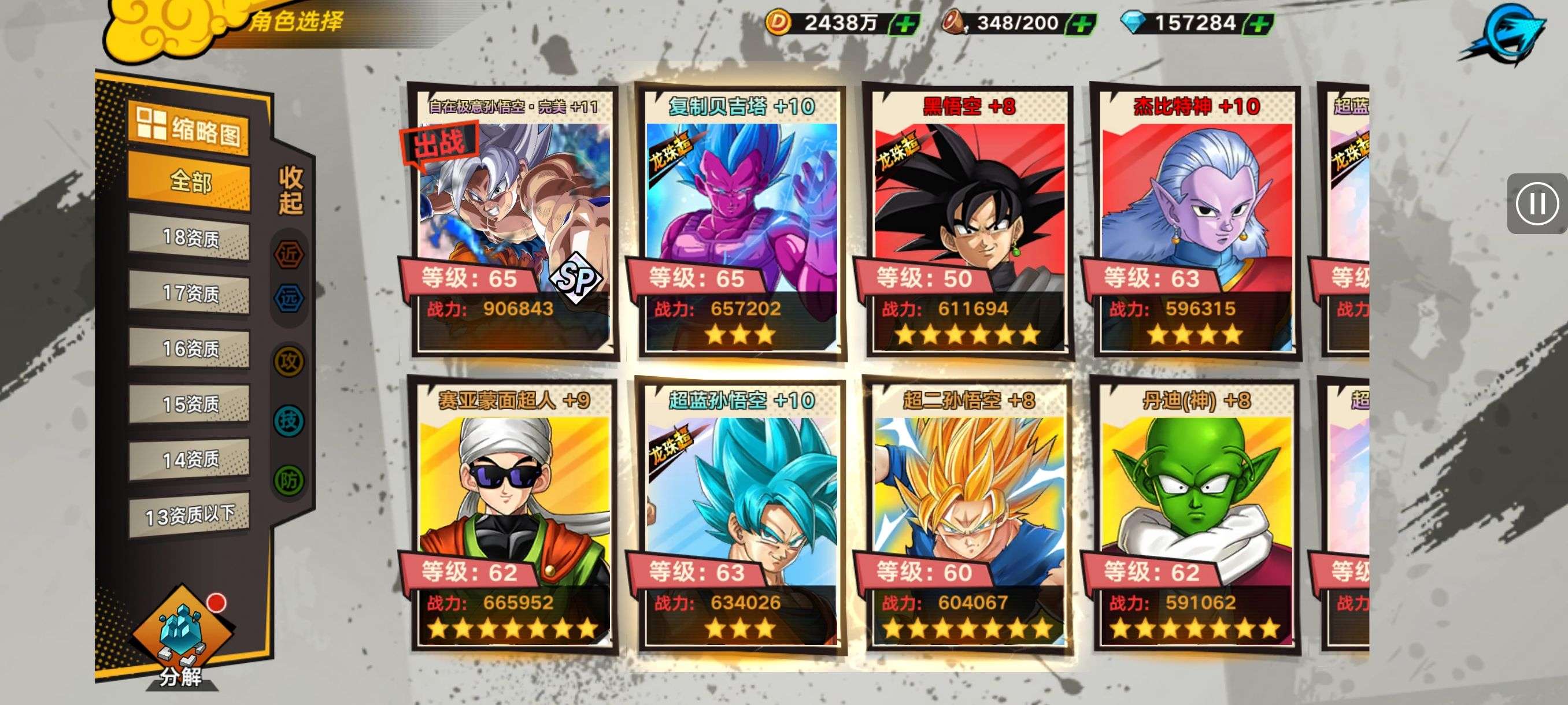Toggle the 远 (ranged) type filter

[289, 298]
